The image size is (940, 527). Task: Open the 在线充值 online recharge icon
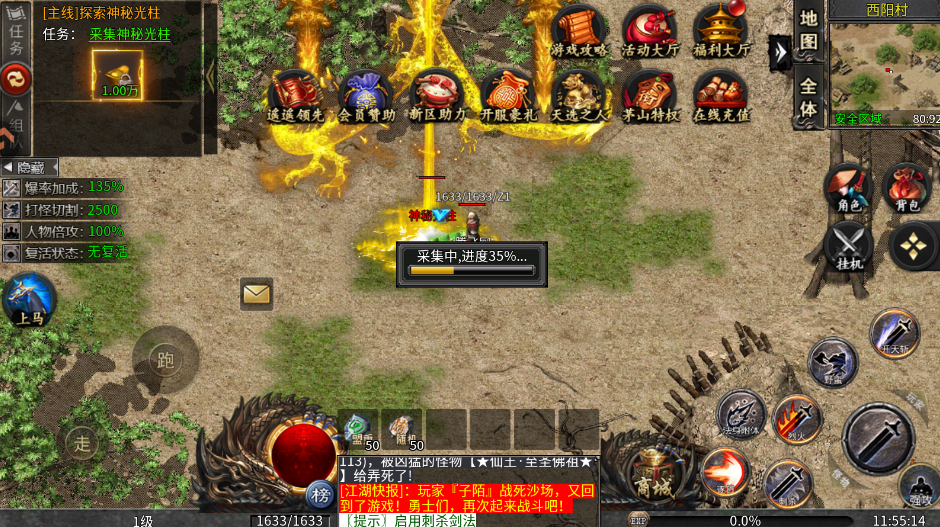tap(721, 96)
